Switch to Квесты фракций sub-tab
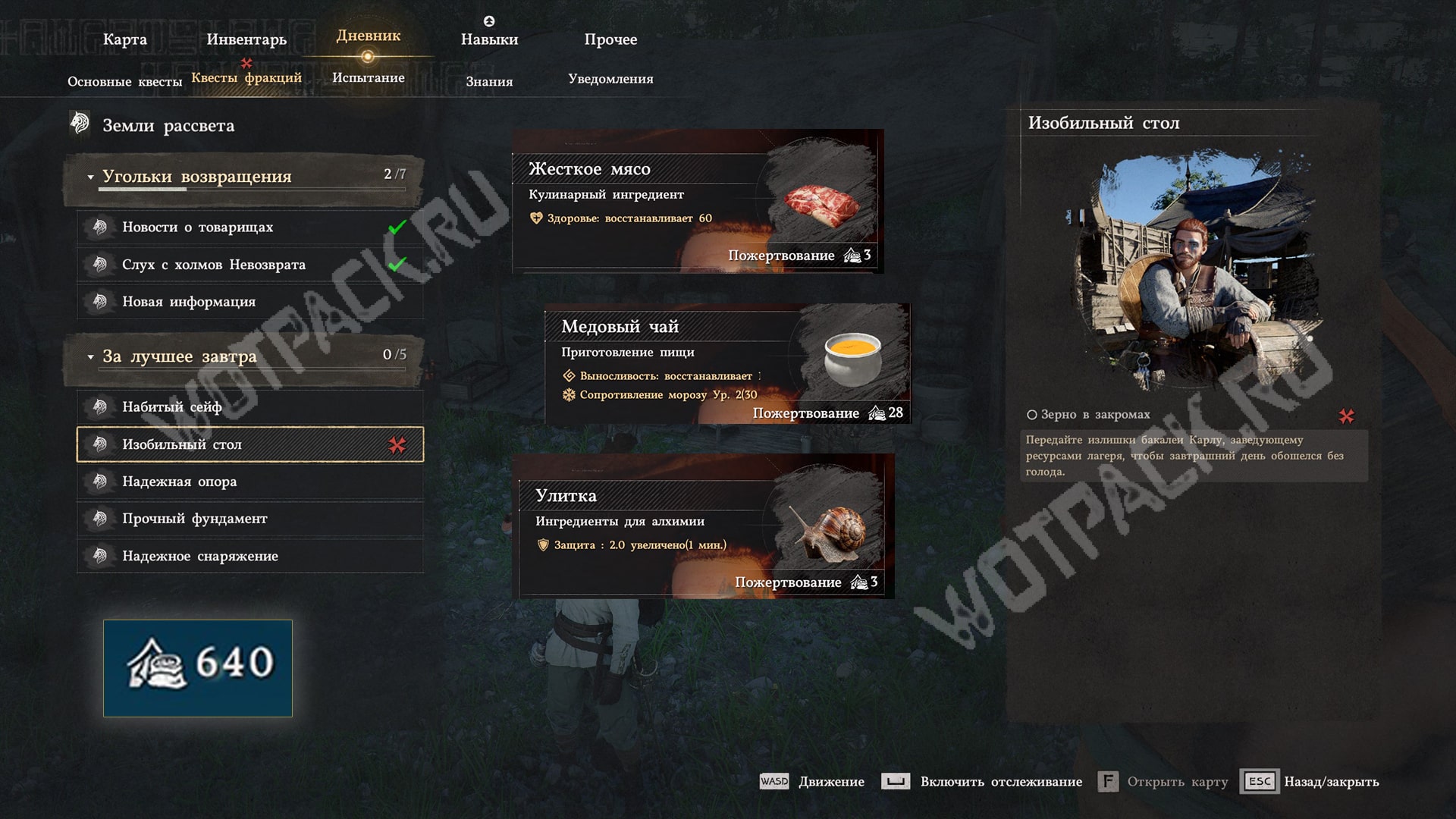This screenshot has width=1456, height=819. (246, 77)
